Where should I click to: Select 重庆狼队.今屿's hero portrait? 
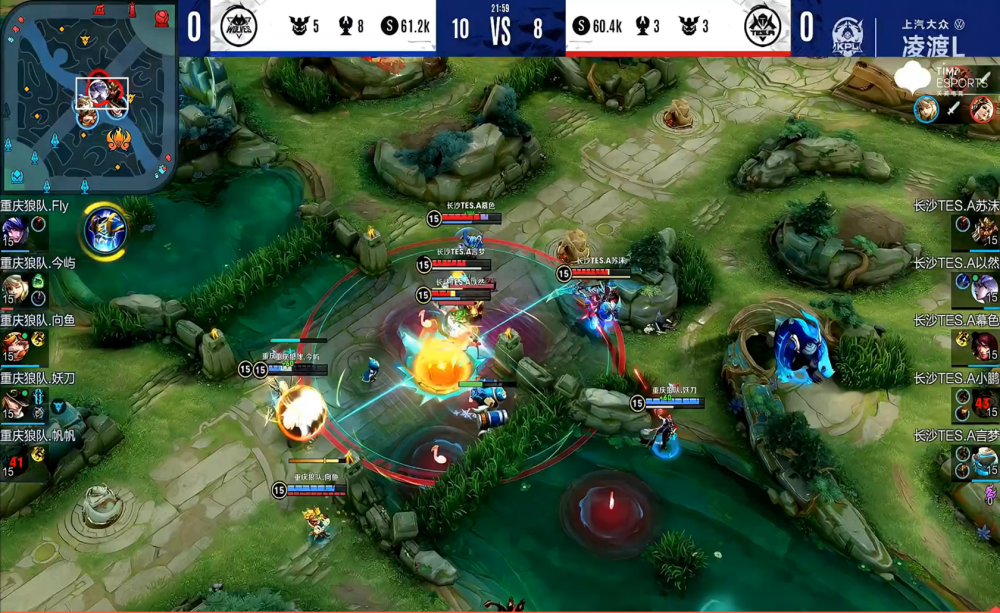pos(15,290)
